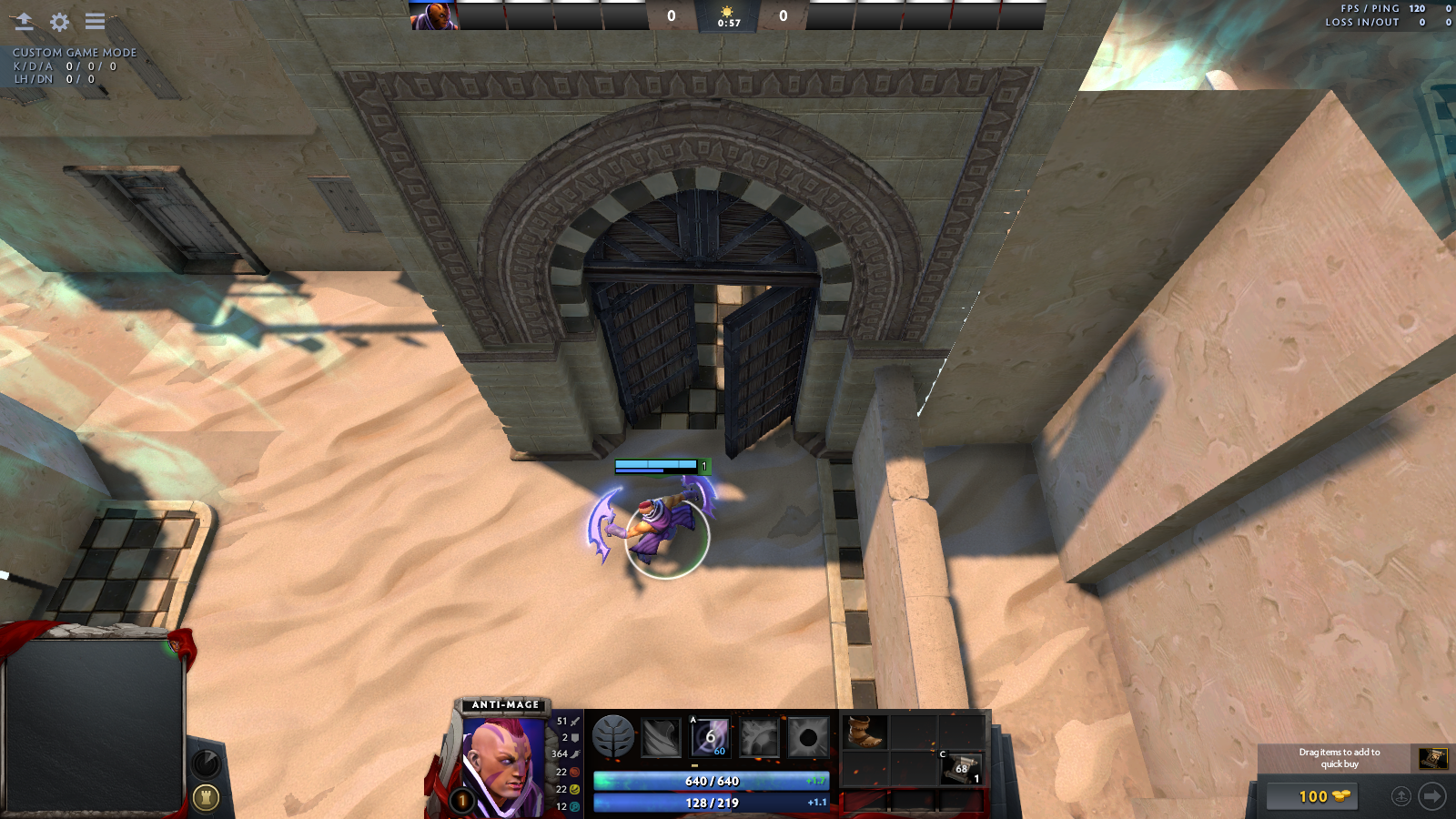This screenshot has width=1456, height=819.
Task: Select Anti-Mage's portrait in the top bar
Action: pos(433,15)
